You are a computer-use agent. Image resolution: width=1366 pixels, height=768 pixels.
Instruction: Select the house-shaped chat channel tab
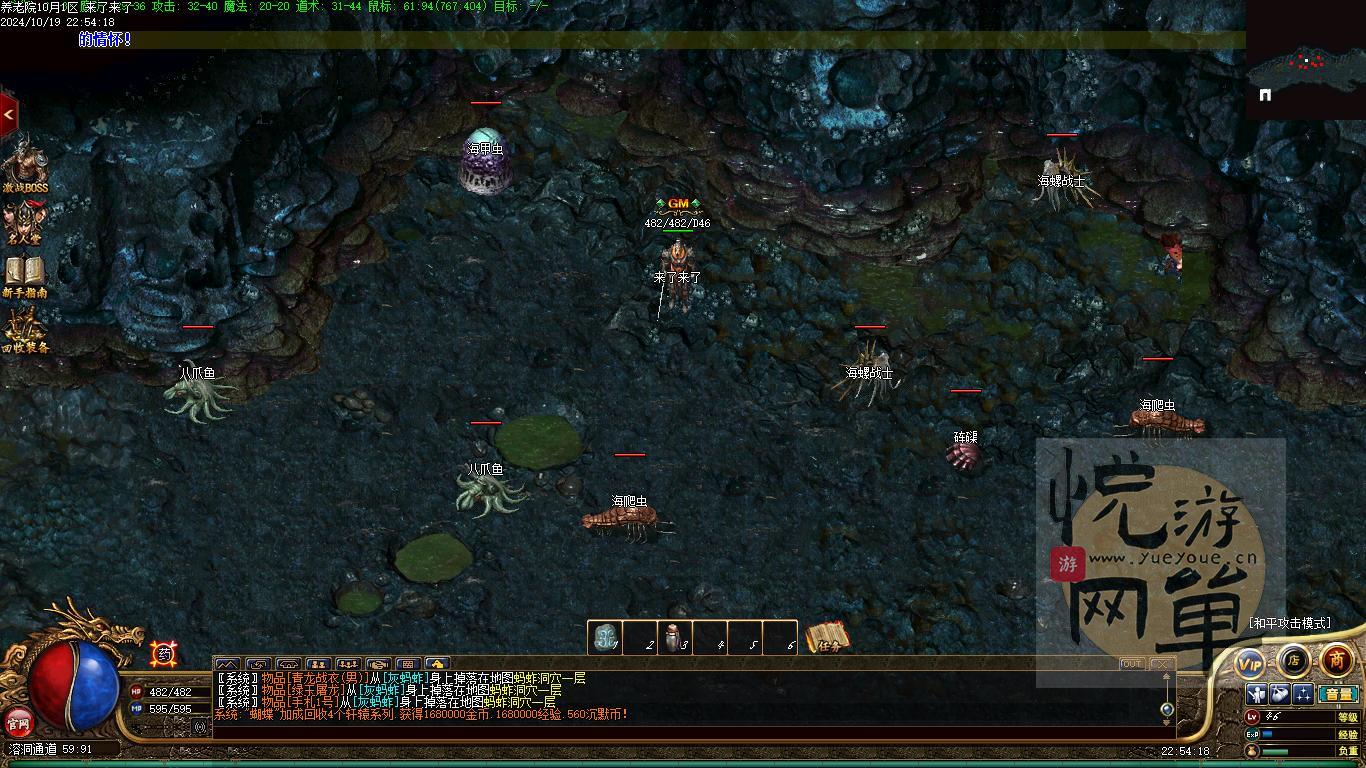(x=437, y=664)
